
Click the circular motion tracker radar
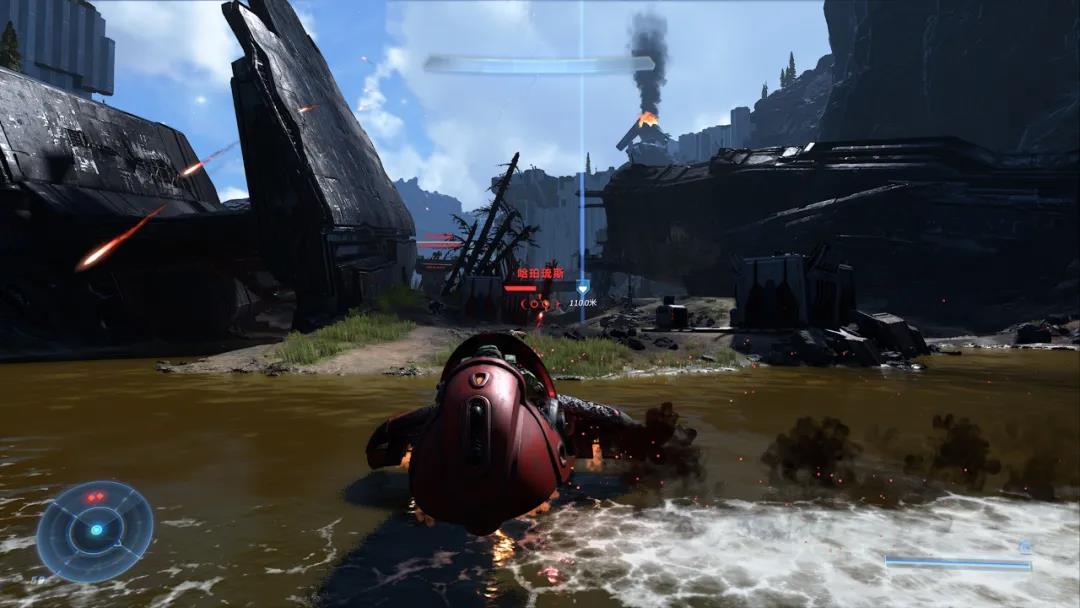pyautogui.click(x=95, y=531)
